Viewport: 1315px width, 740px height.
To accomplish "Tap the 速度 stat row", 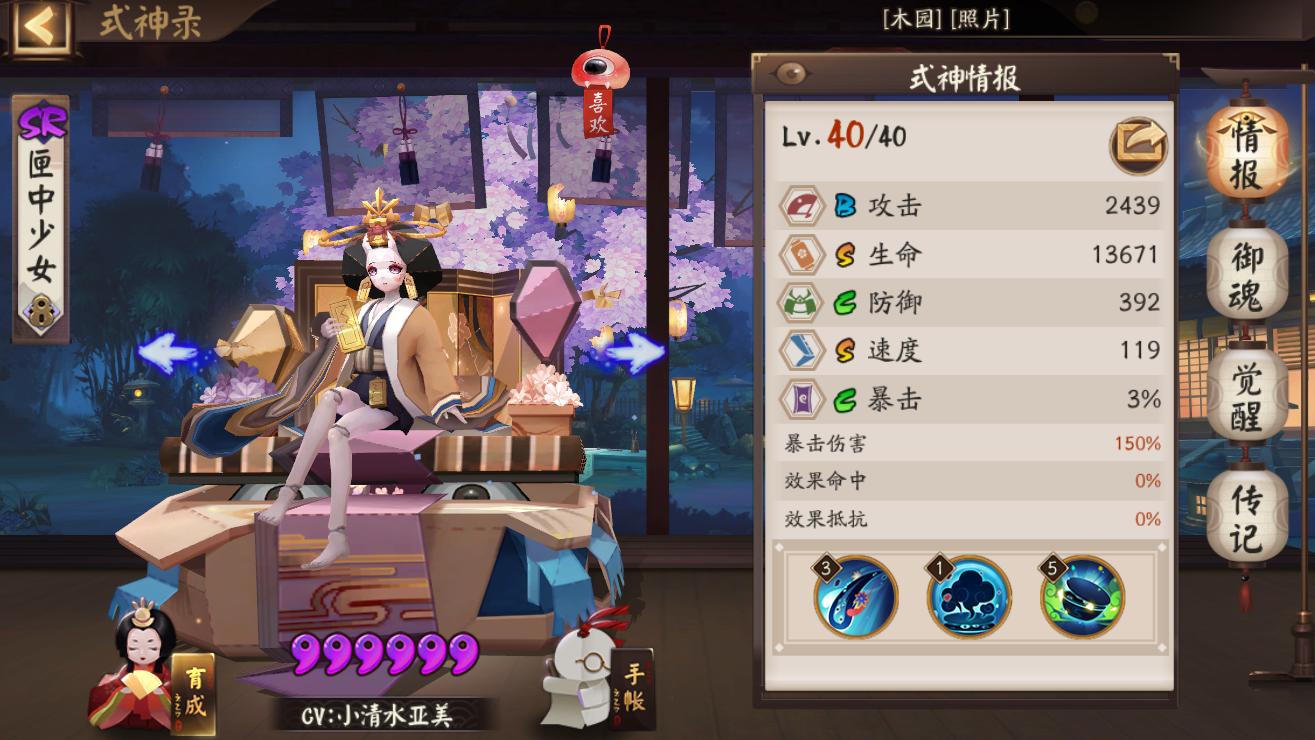I will pos(968,350).
